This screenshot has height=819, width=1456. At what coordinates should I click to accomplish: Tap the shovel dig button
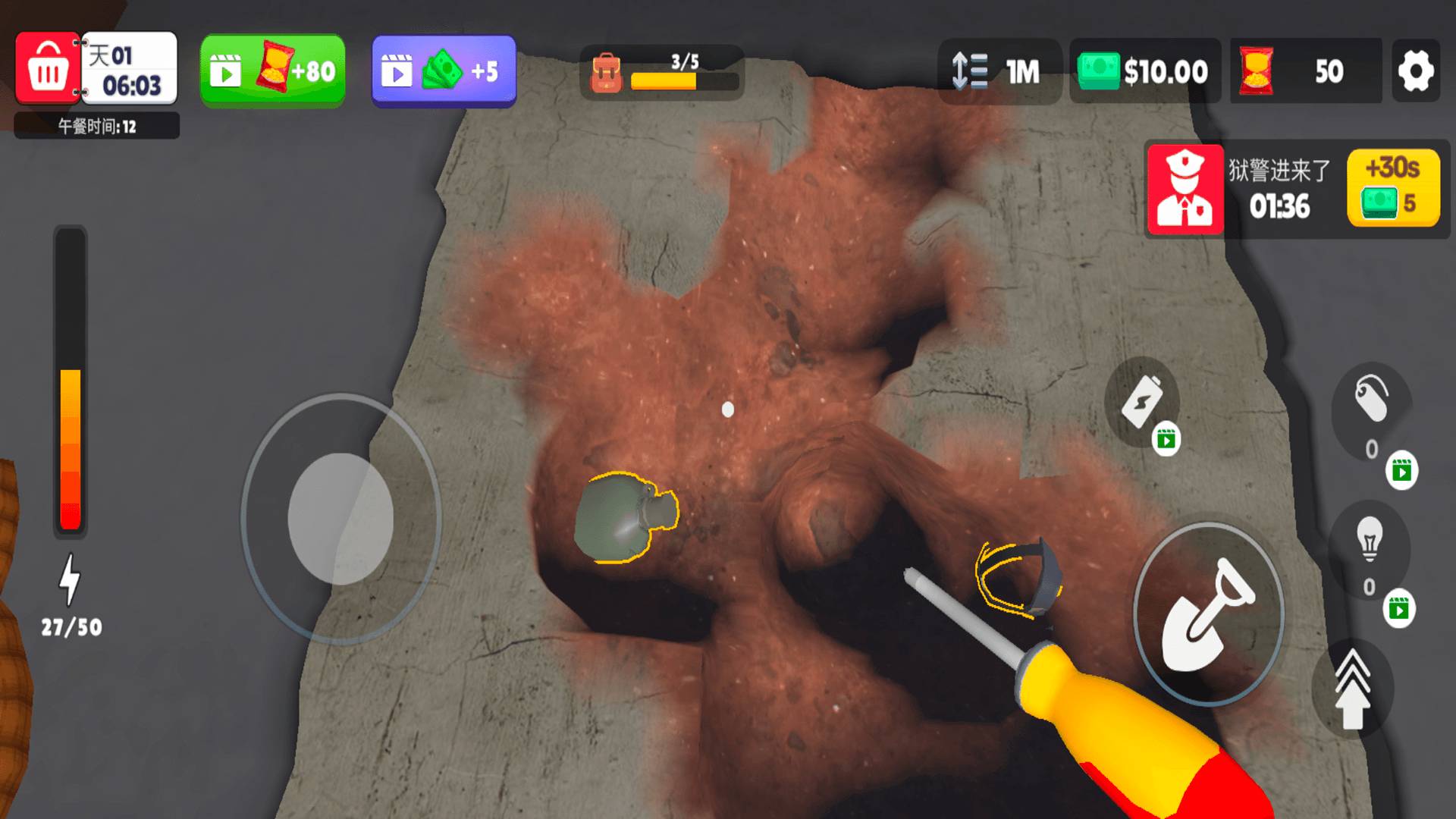click(1208, 613)
